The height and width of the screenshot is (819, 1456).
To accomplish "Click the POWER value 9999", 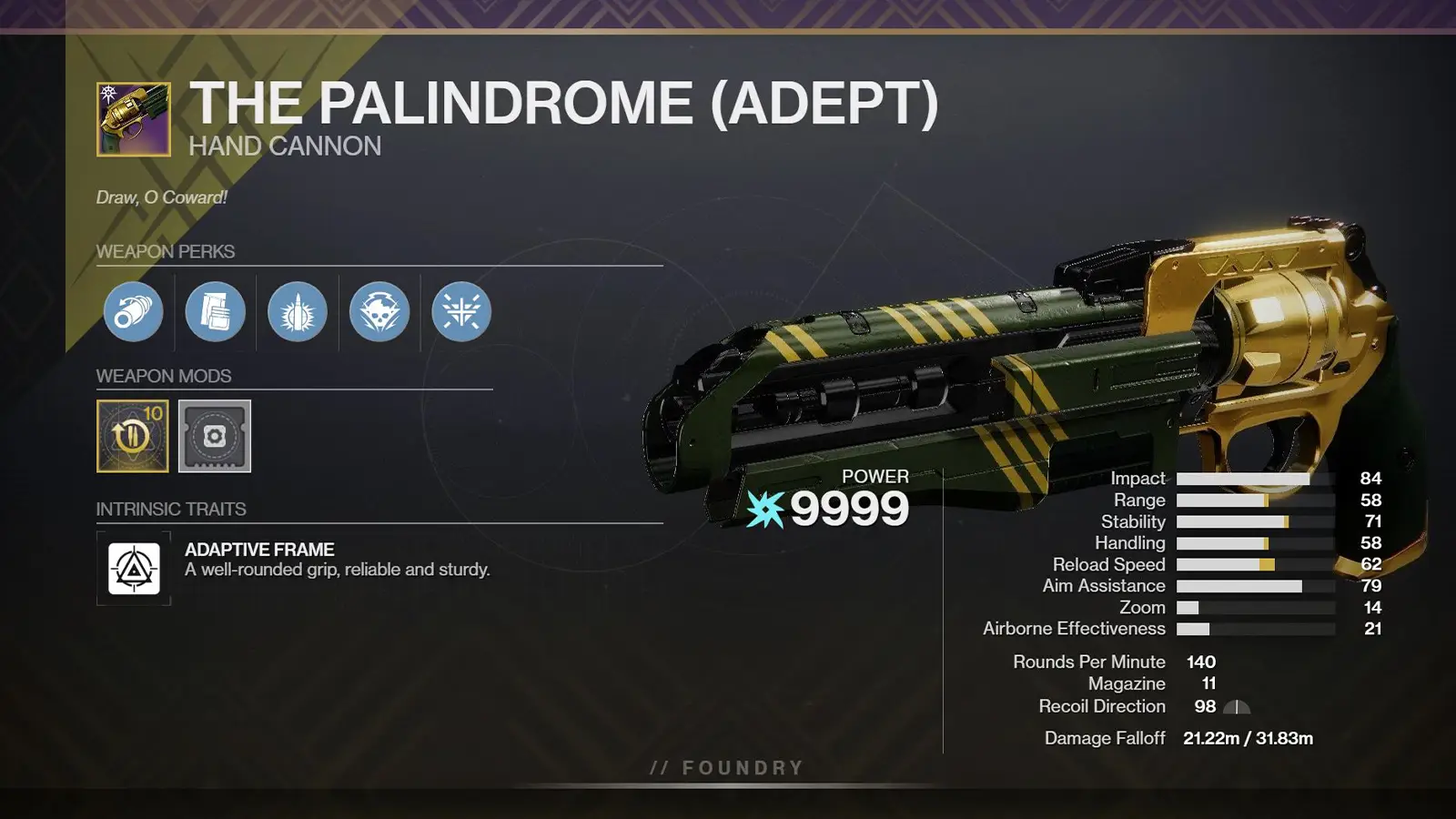I will point(851,510).
